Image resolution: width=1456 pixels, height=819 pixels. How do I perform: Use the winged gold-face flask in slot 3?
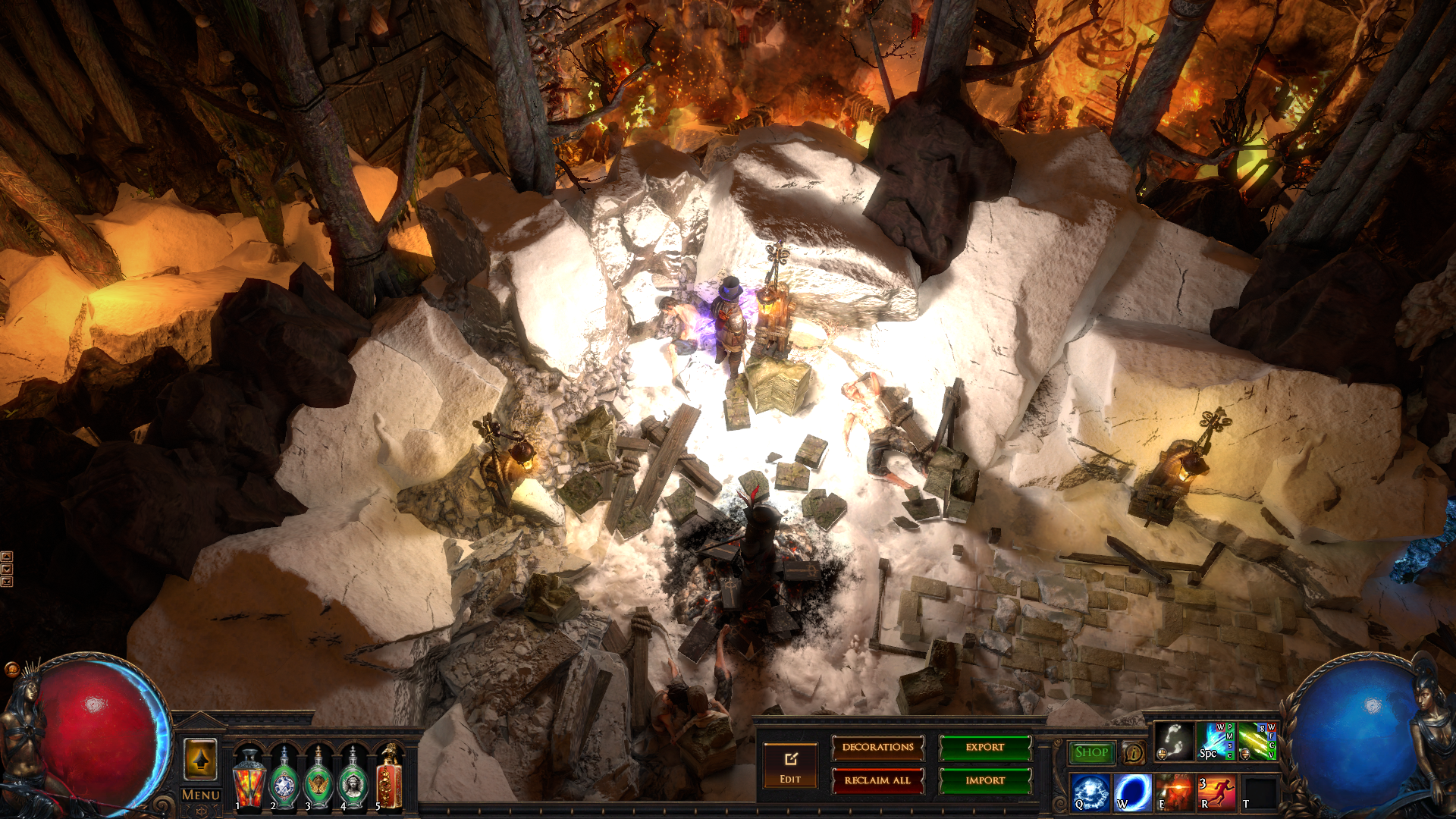[318, 779]
